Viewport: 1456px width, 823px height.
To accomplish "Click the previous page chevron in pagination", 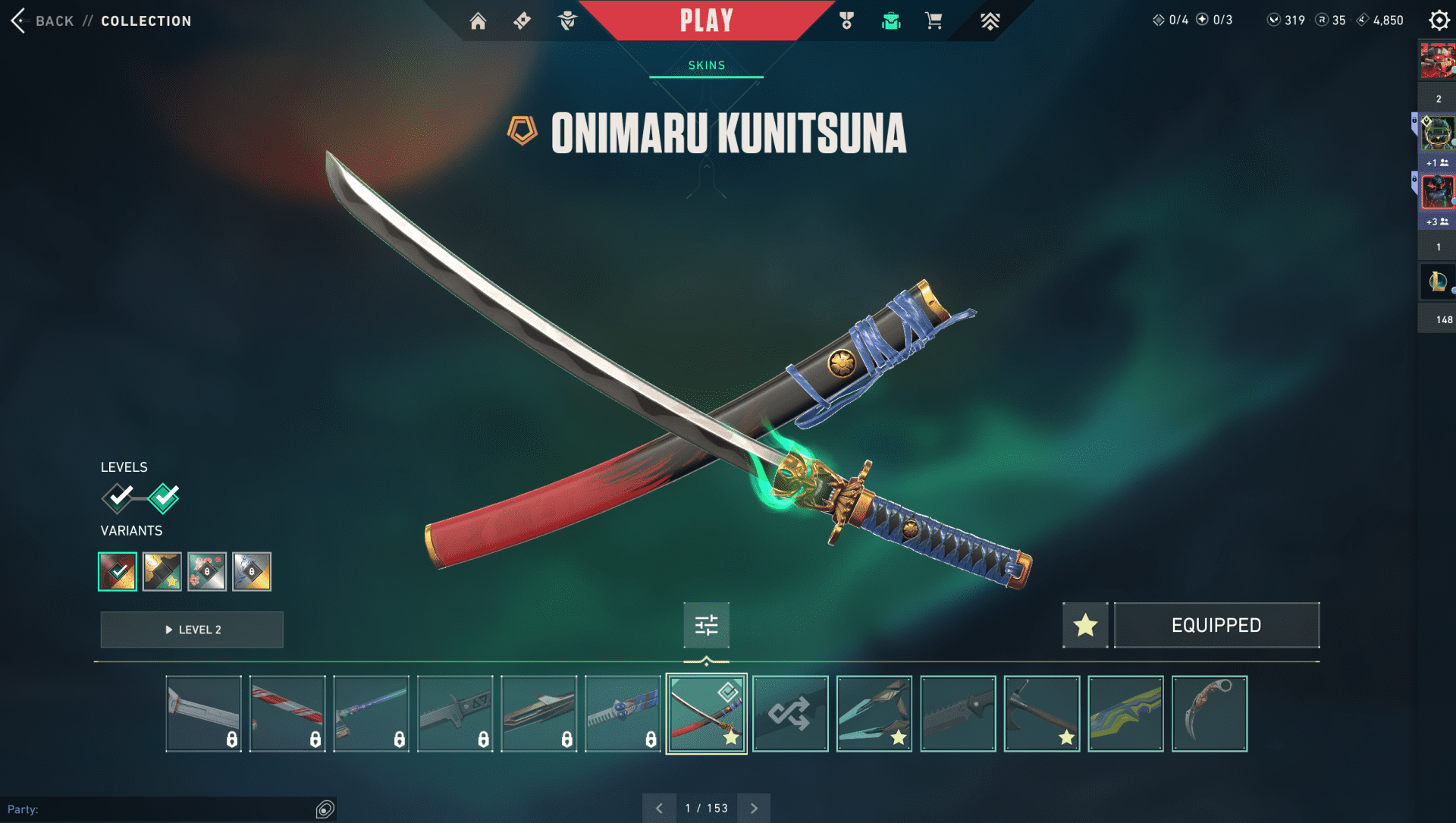I will pos(659,808).
